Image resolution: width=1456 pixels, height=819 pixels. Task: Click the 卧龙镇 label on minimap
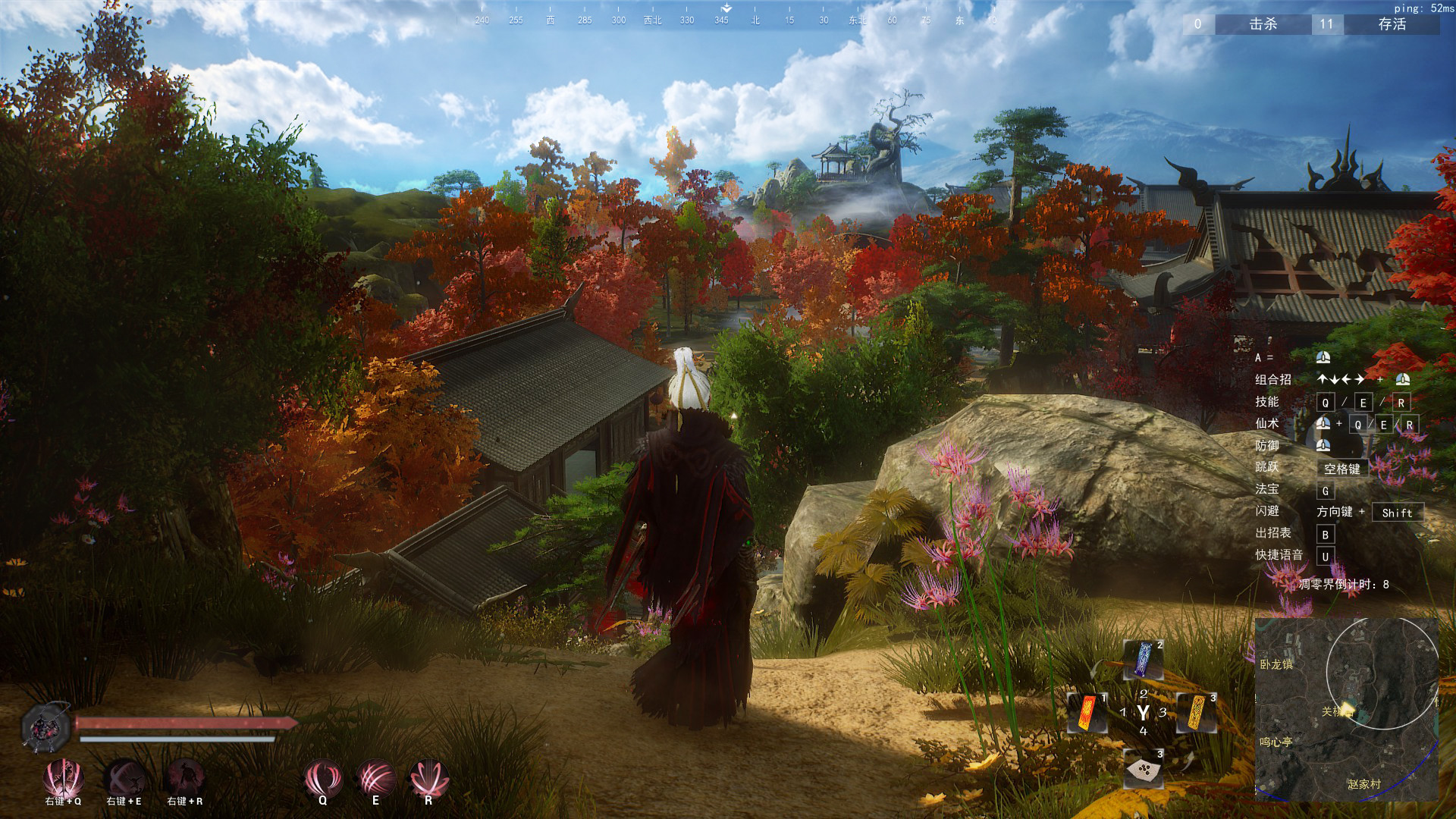(1276, 664)
